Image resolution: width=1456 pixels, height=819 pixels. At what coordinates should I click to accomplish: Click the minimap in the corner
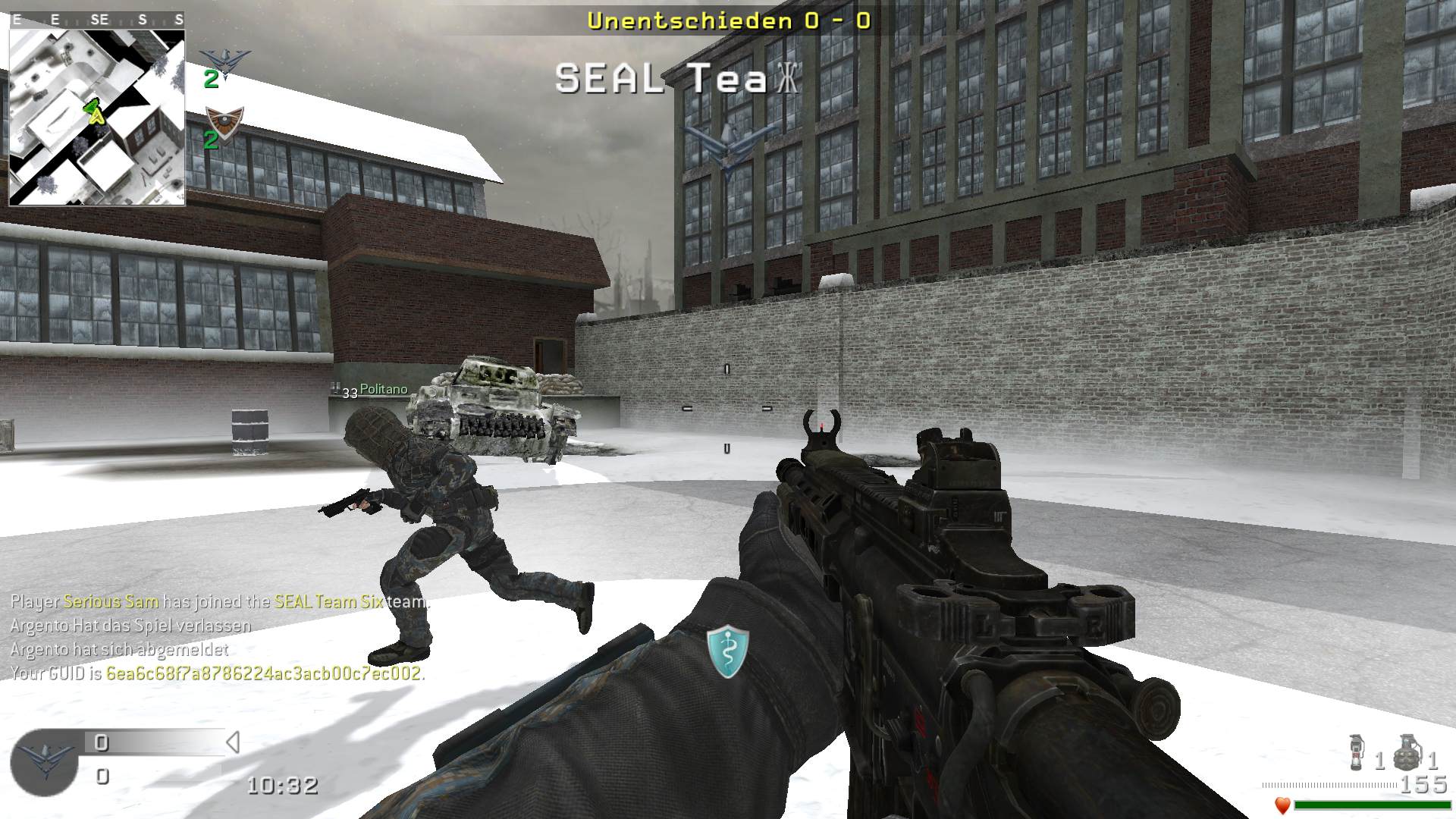(x=97, y=118)
